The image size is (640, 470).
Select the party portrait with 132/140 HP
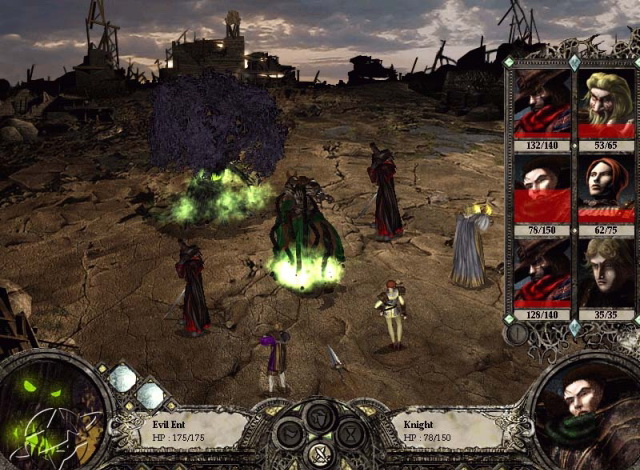pyautogui.click(x=541, y=103)
